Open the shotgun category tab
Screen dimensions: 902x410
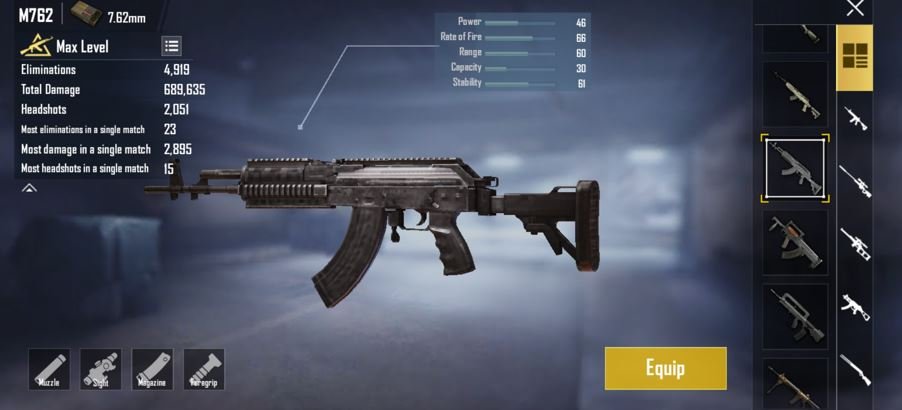click(x=855, y=367)
